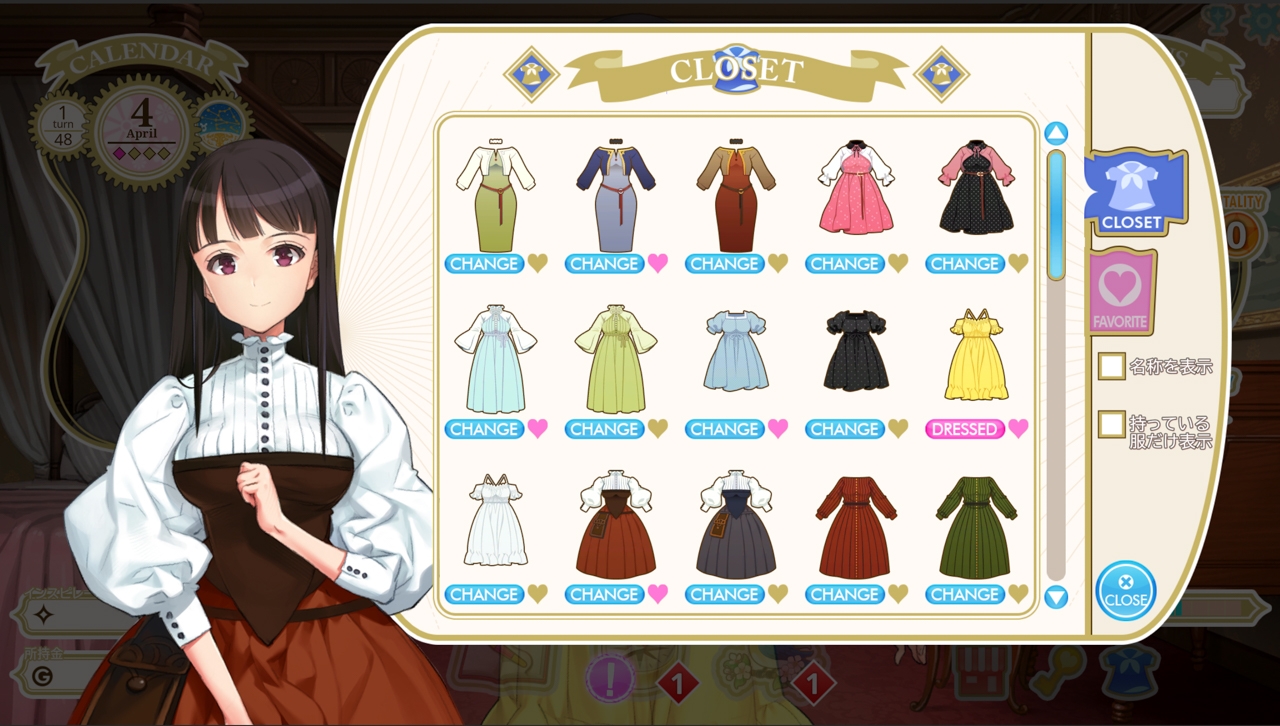Toggle the heart next to the yellow DRESSED outfit
The height and width of the screenshot is (726, 1280).
coord(1018,429)
